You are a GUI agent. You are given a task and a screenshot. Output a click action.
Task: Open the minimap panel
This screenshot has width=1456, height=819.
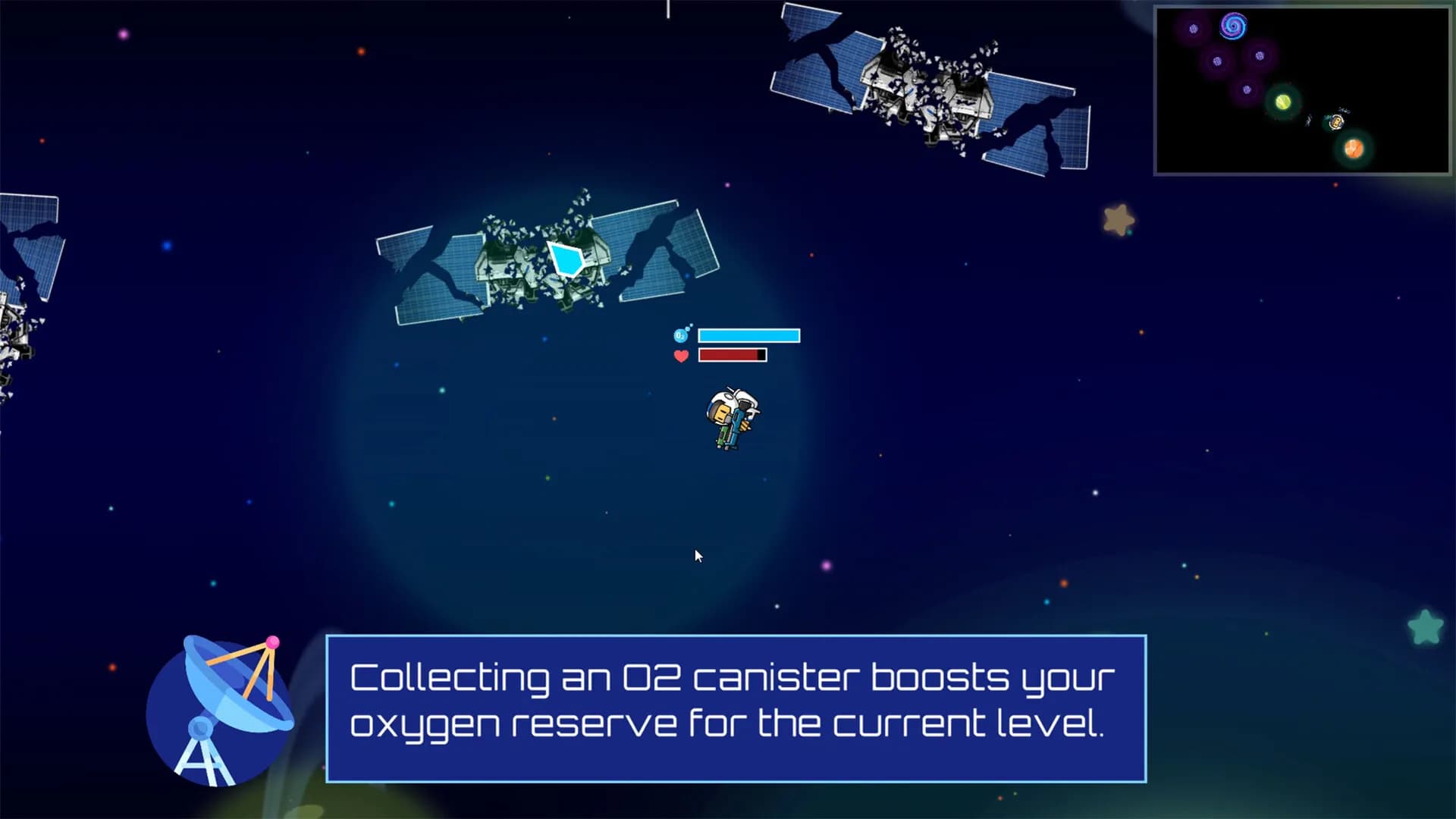[1303, 89]
